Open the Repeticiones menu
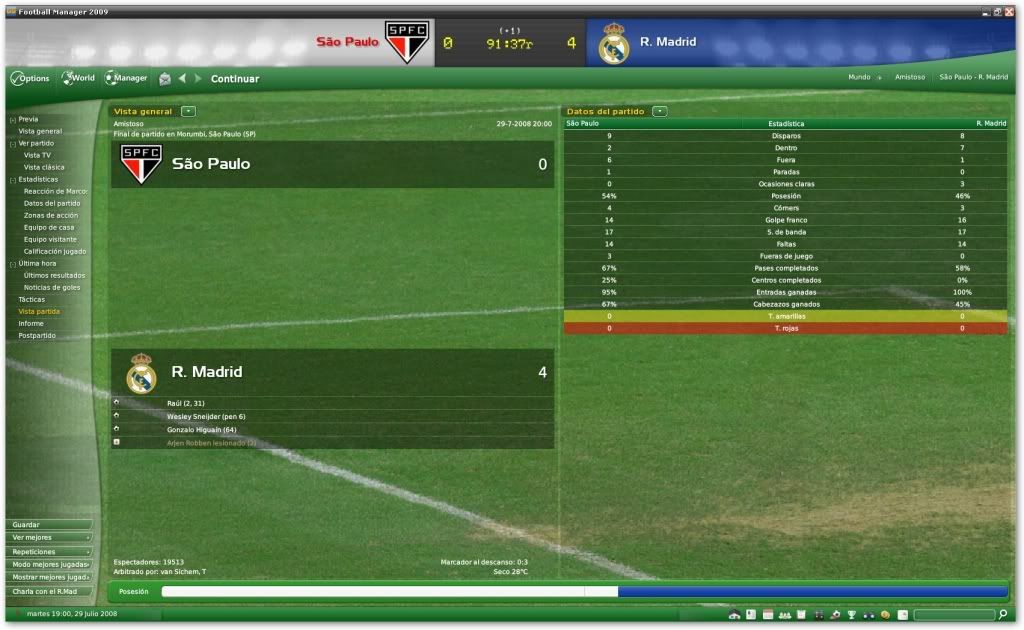This screenshot has height=630, width=1024. point(48,551)
